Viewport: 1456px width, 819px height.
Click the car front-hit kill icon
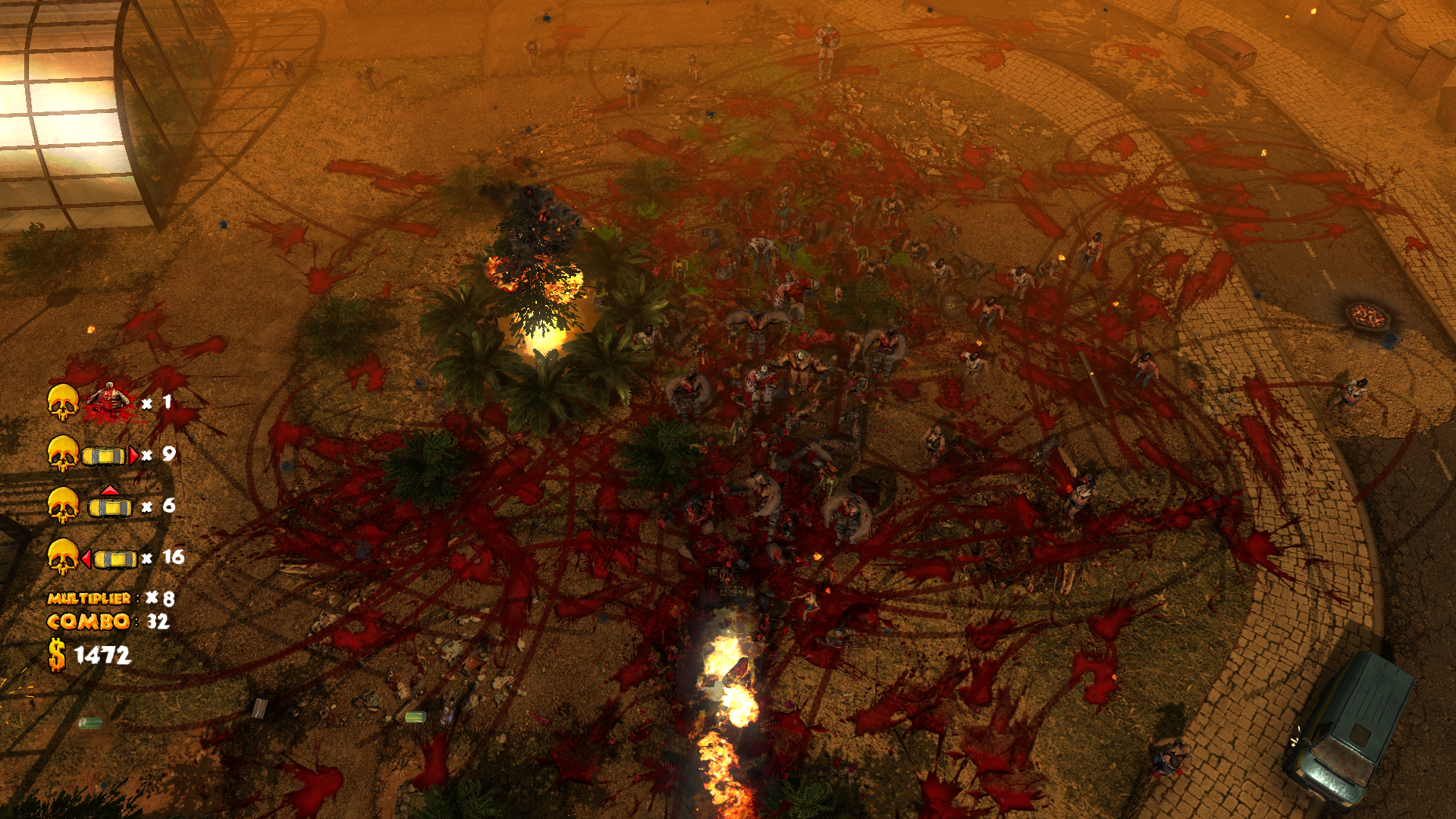(x=110, y=504)
